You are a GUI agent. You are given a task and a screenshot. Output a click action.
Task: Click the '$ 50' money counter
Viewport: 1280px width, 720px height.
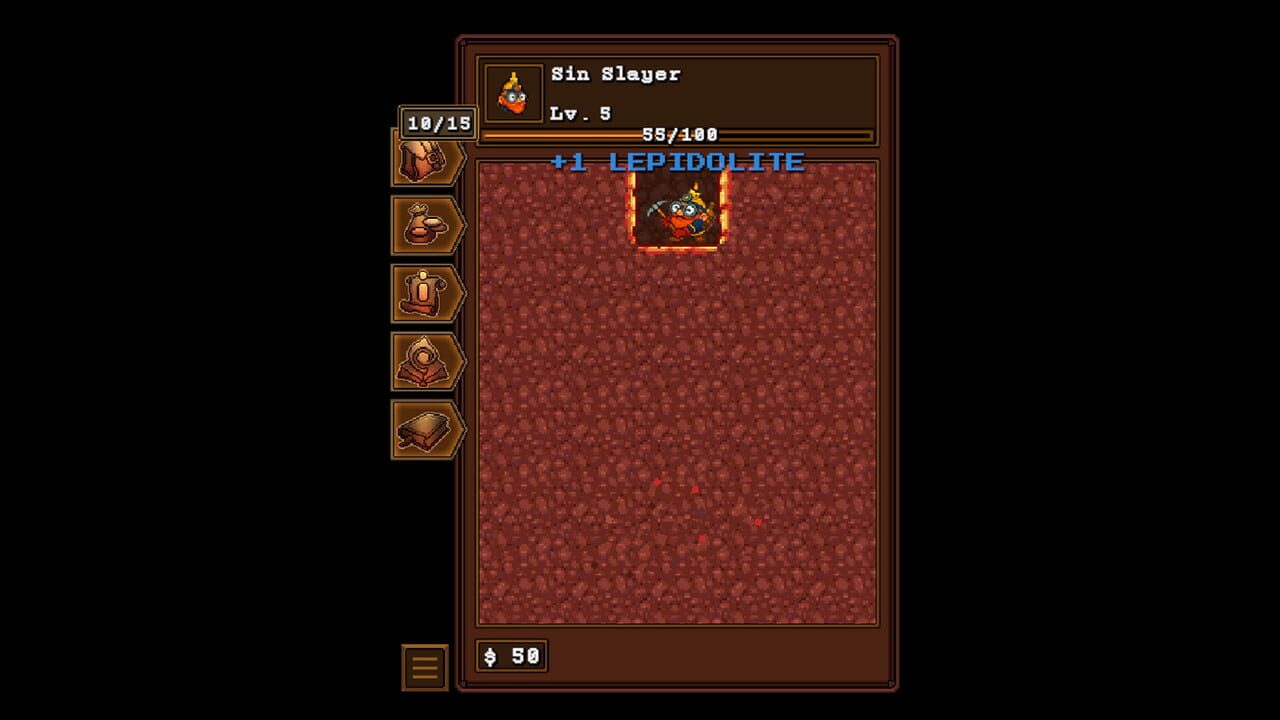512,655
